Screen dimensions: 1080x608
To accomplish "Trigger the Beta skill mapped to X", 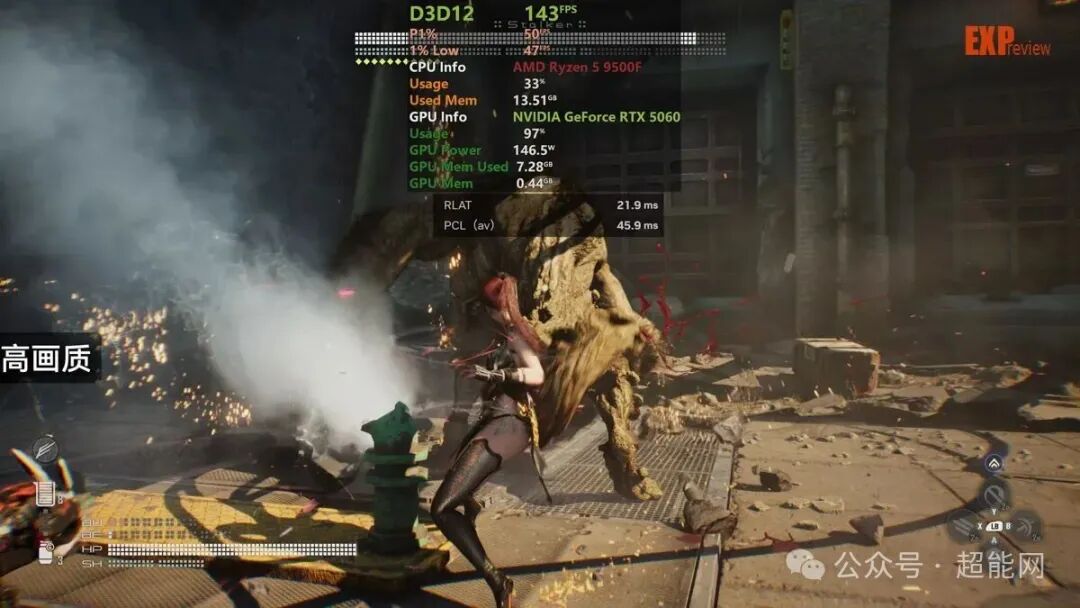I will [964, 526].
